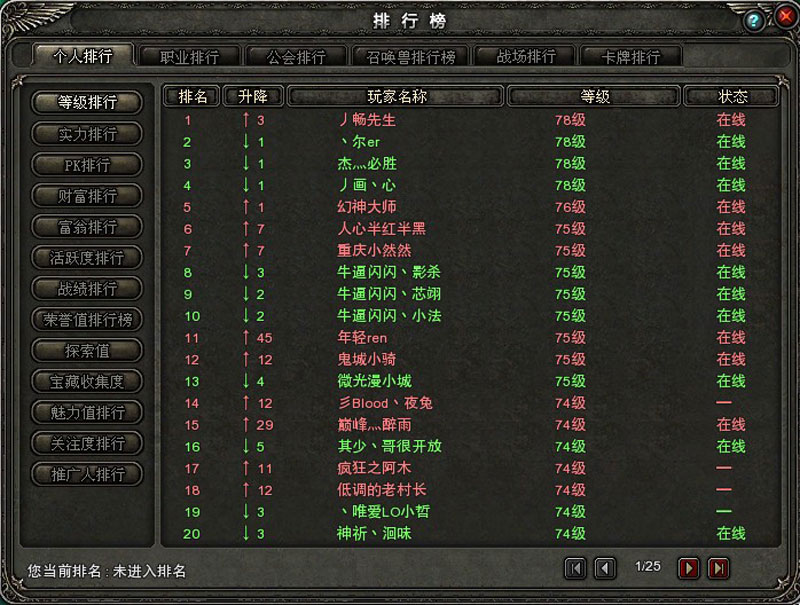Choose the 实力排行 category
This screenshot has height=605, width=800.
87,134
